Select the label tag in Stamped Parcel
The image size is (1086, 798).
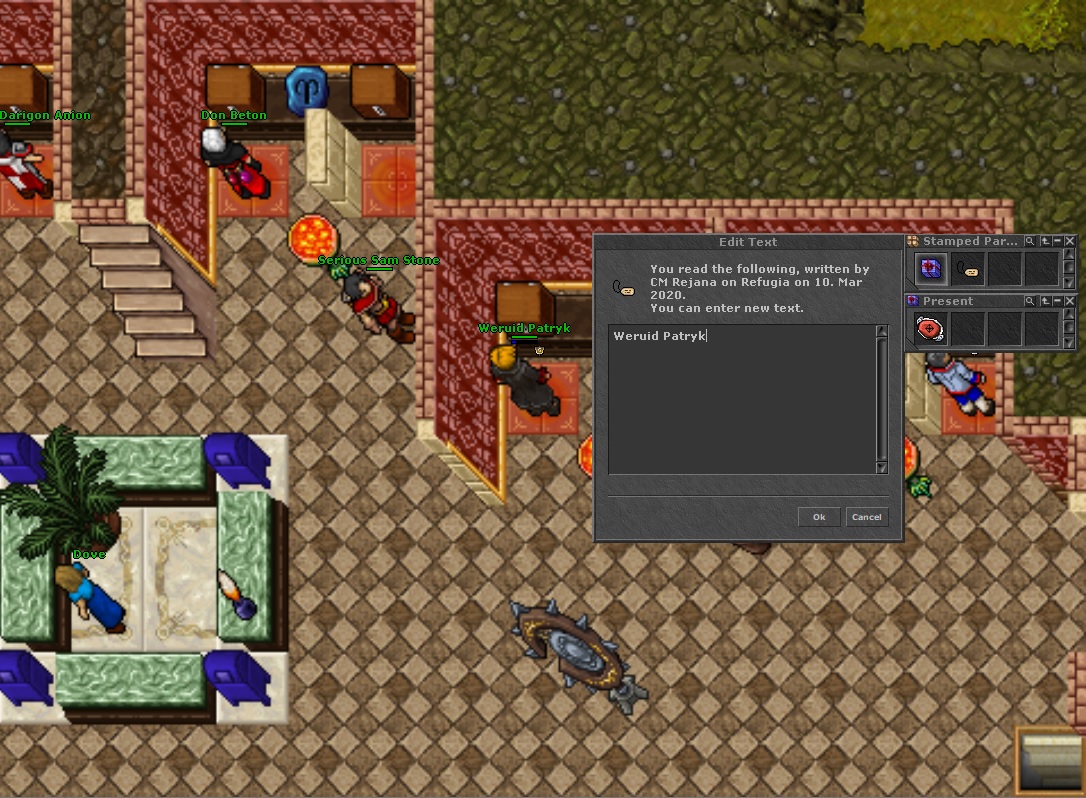point(967,268)
